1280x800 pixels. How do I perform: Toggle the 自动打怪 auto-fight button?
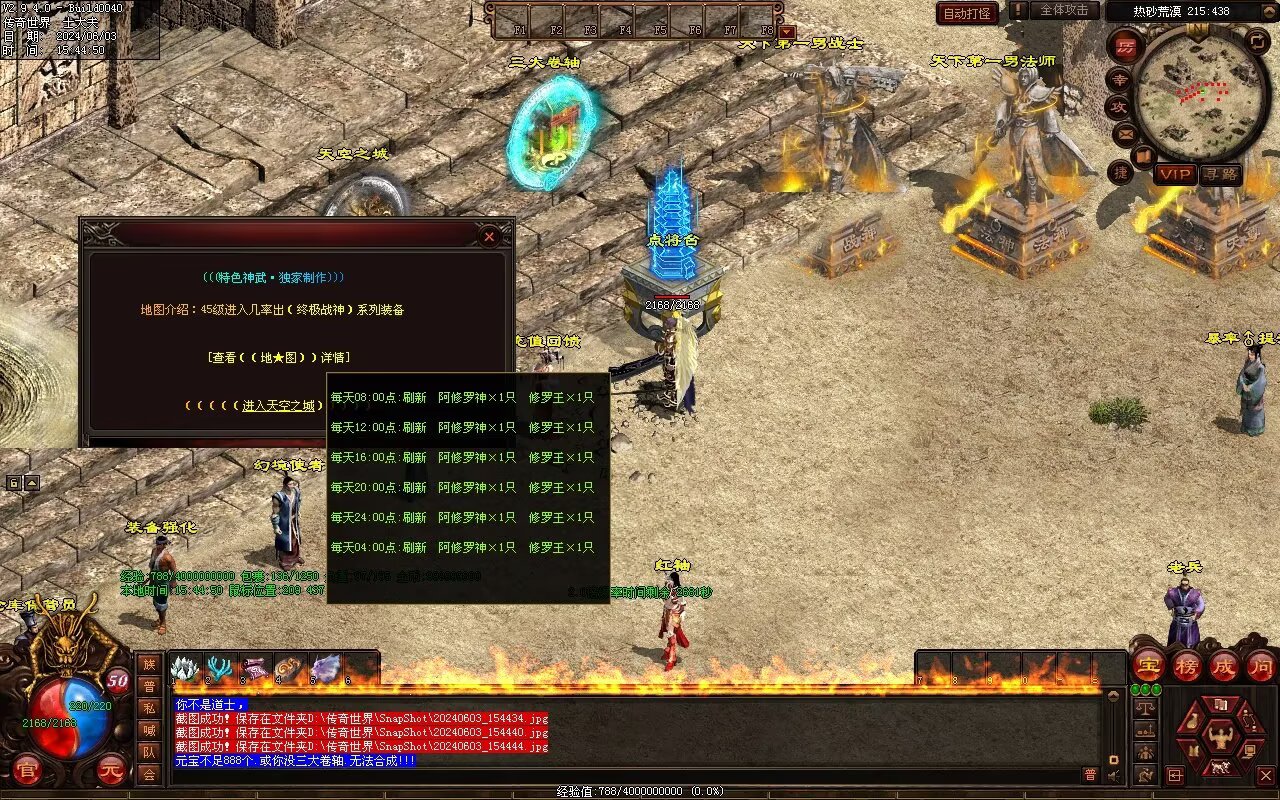click(x=967, y=13)
